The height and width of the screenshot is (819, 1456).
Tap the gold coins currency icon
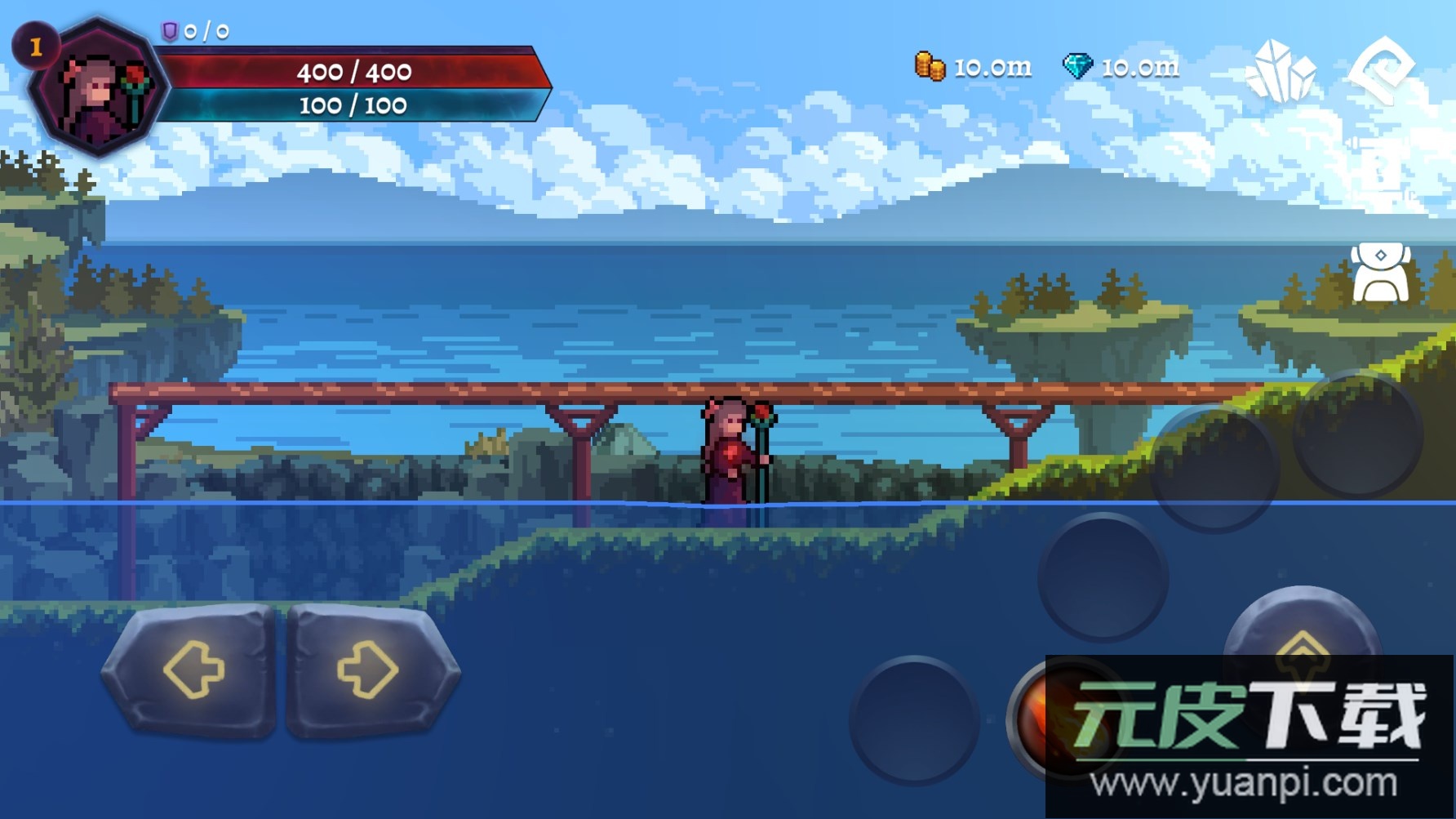[x=930, y=66]
